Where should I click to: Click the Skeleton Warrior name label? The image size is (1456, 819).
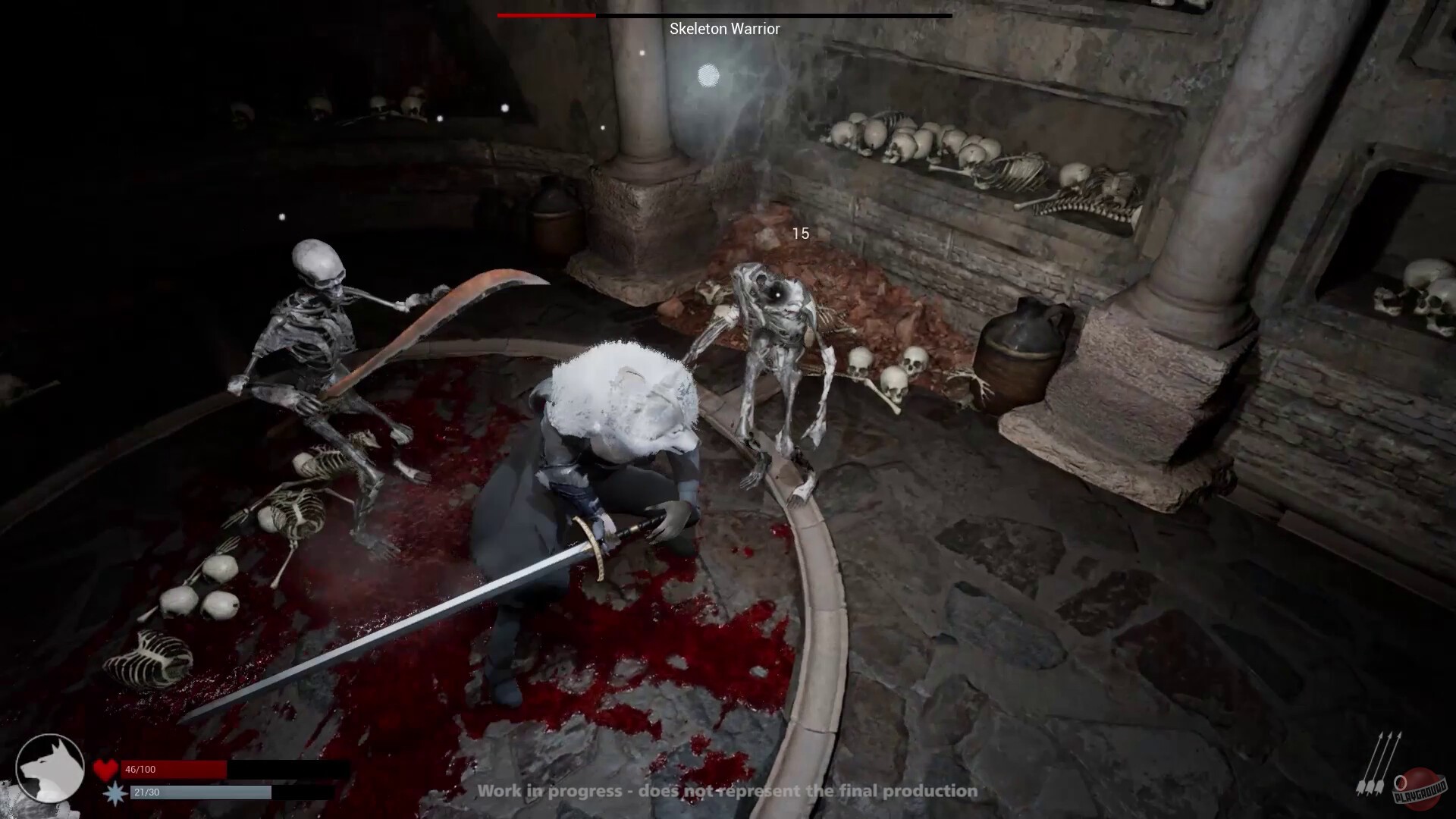724,29
